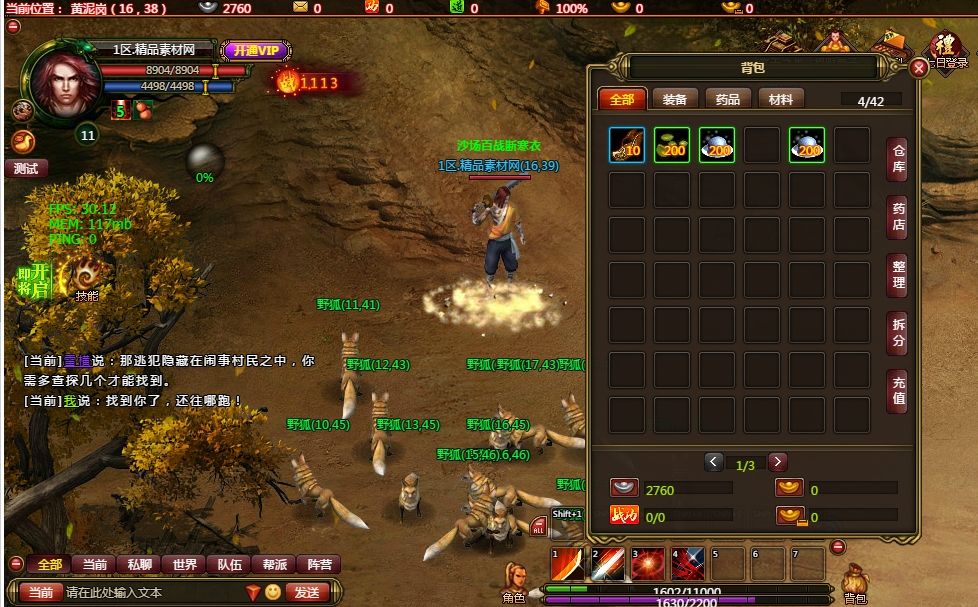Open the 技能 skills icon
The width and height of the screenshot is (978, 607).
[86, 275]
